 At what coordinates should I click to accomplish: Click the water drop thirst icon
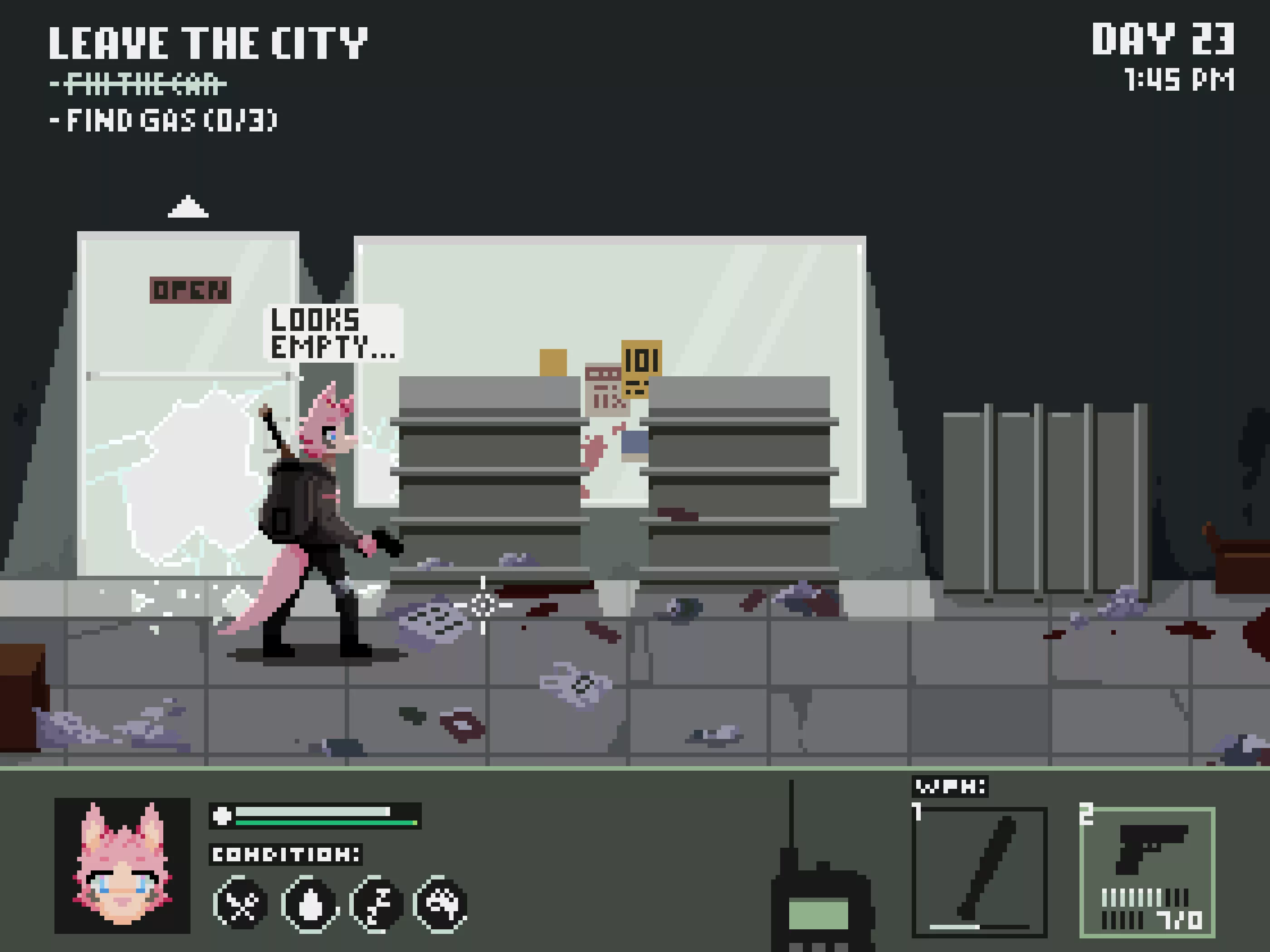coord(310,904)
